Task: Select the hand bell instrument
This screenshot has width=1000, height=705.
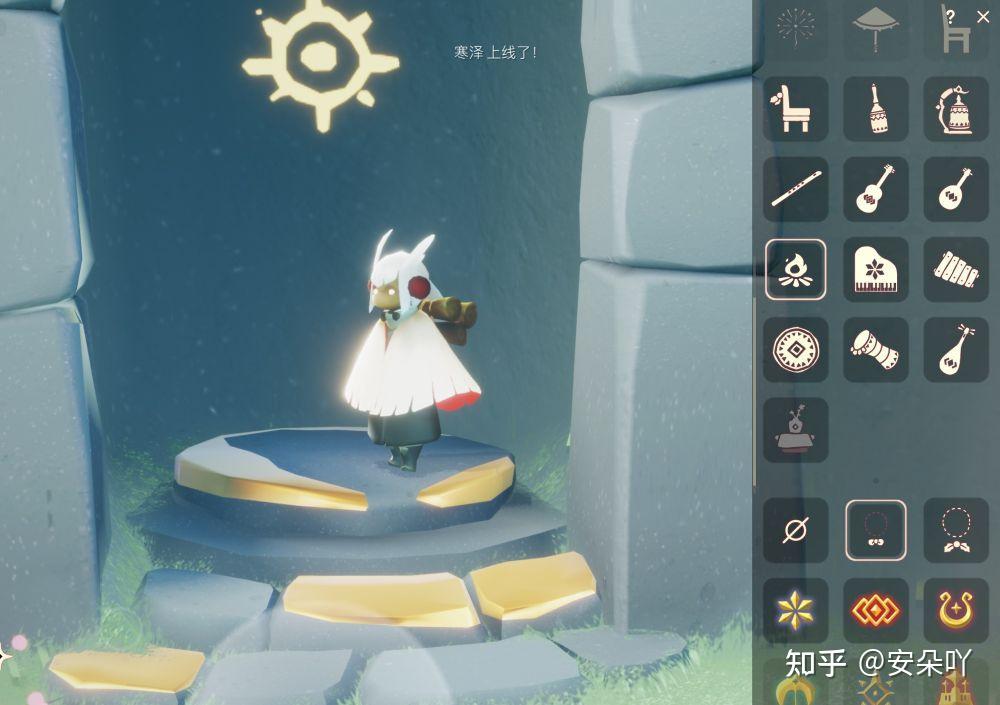Action: pyautogui.click(x=876, y=109)
